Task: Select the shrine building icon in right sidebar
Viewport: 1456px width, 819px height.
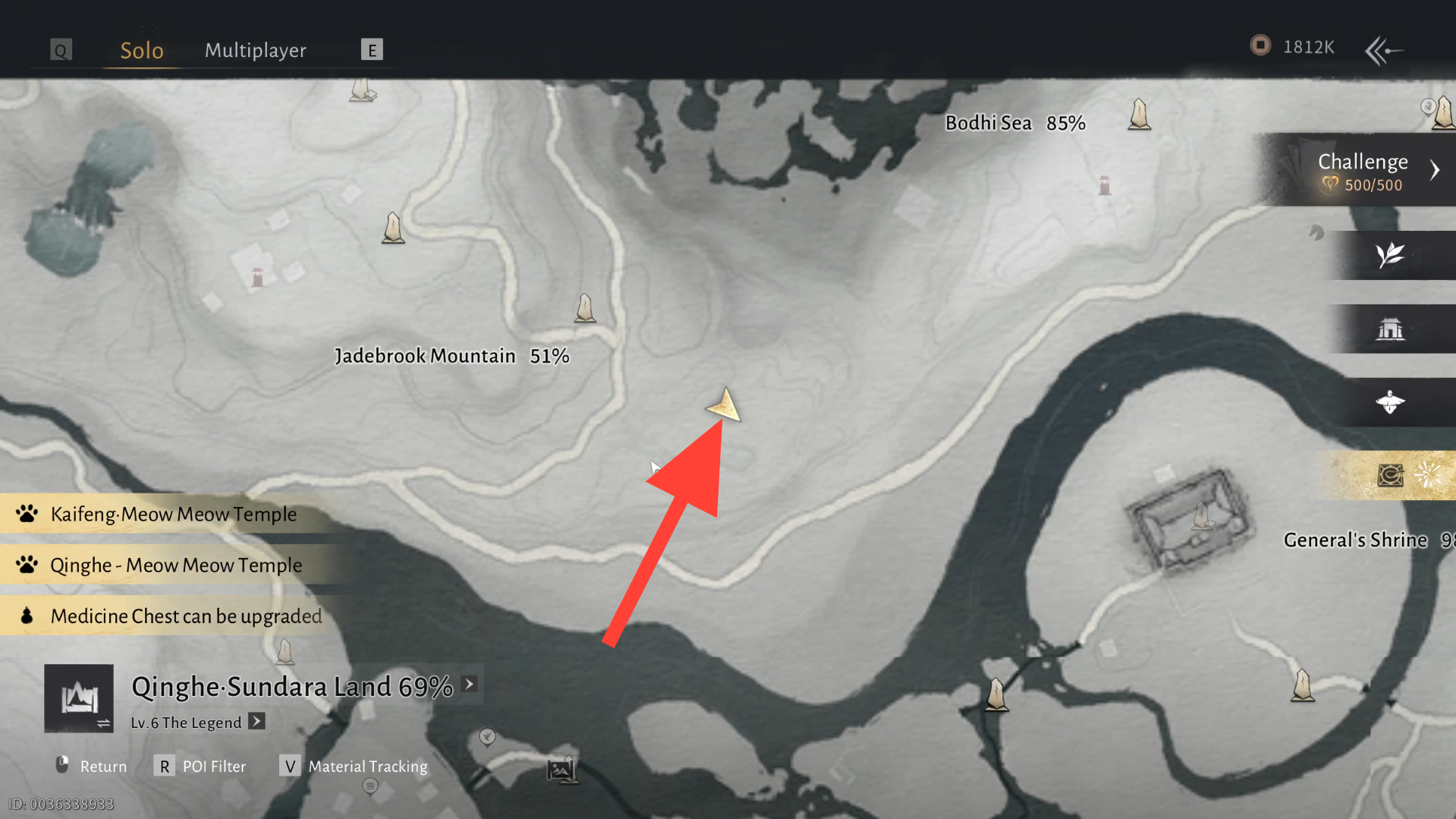Action: [1392, 329]
